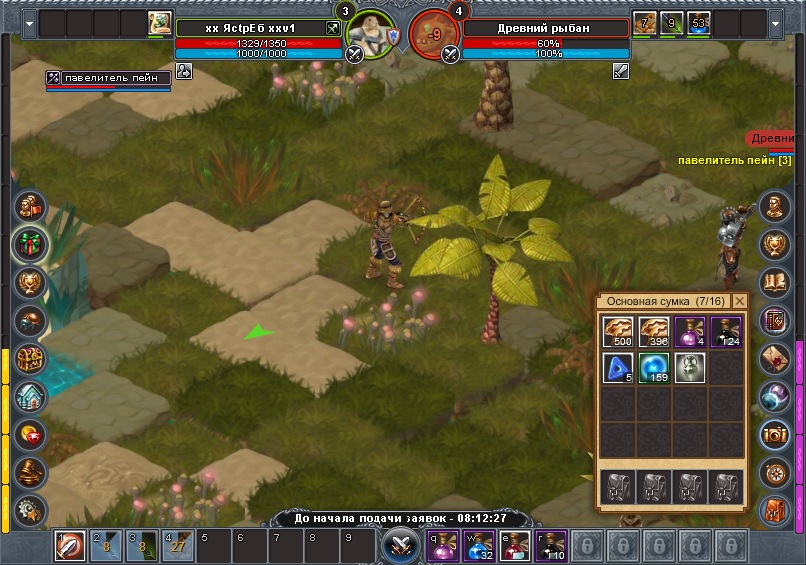Viewport: 806px width, 565px height.
Task: Open the compass map icon
Action: coord(775,471)
